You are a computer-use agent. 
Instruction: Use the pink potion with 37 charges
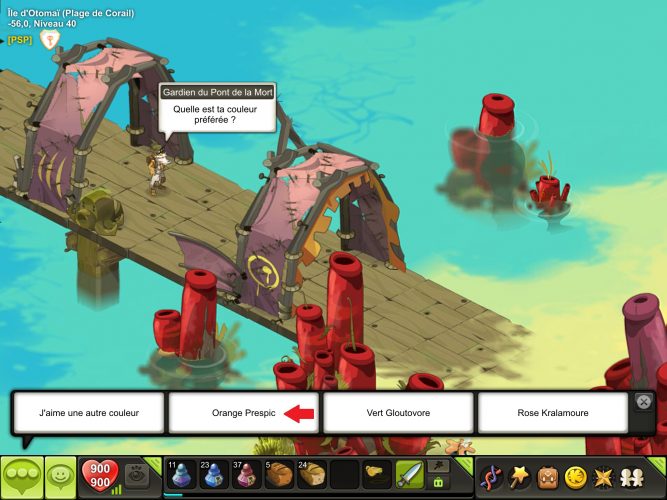(246, 475)
